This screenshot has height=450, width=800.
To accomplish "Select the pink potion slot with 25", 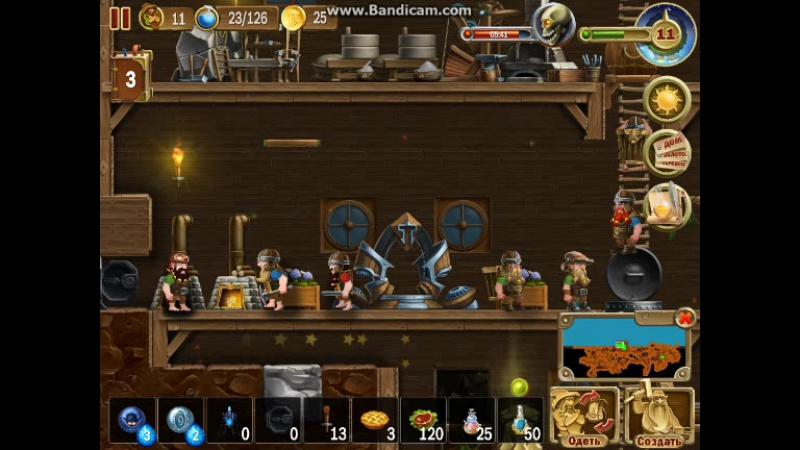I will click(472, 420).
